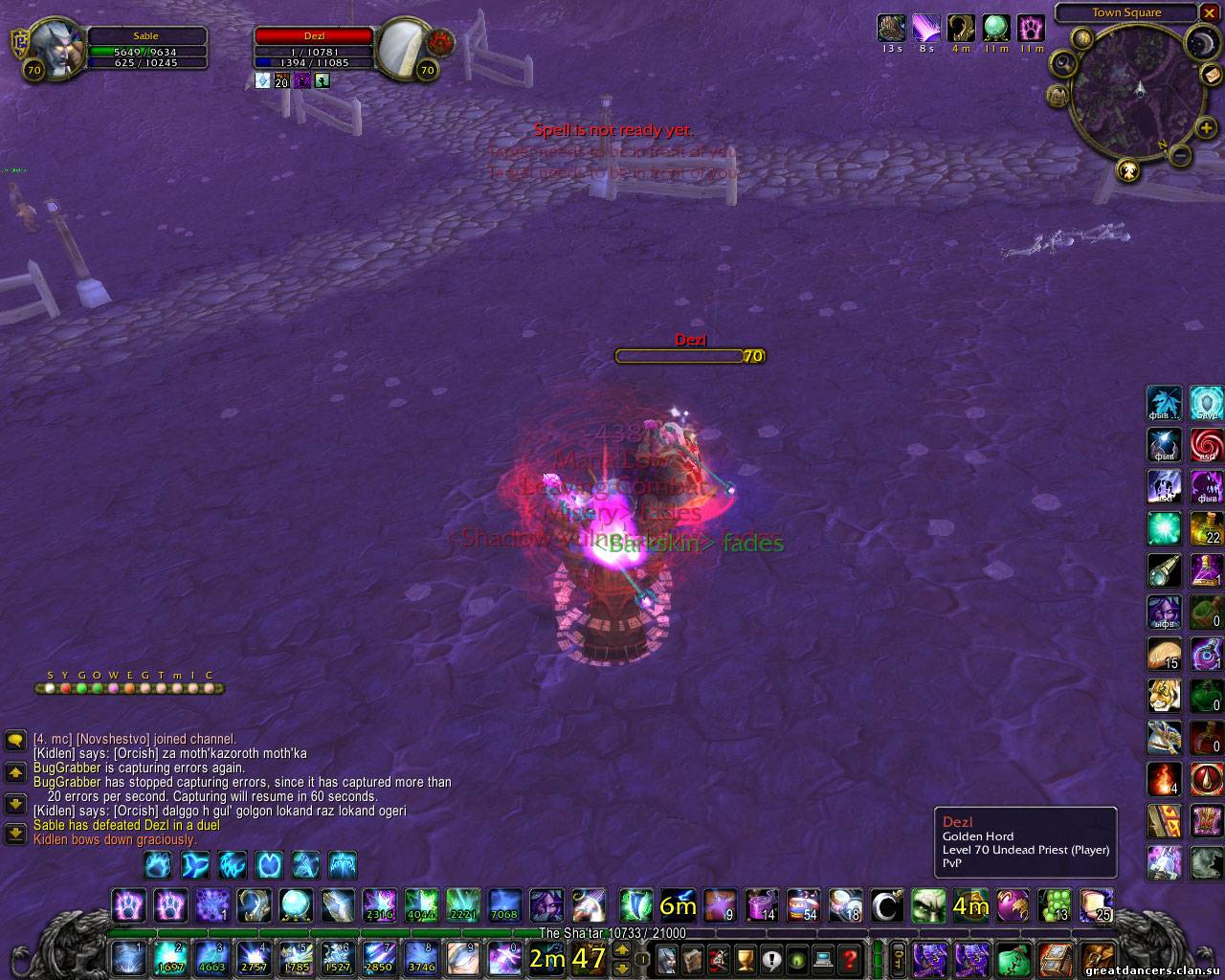
Task: Open the help request red question mark
Action: [x=849, y=958]
